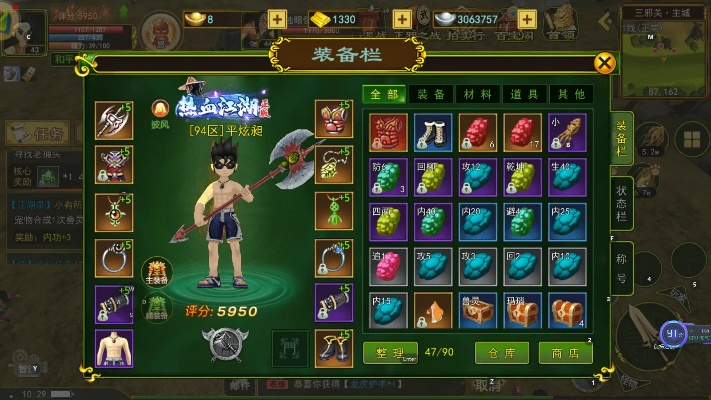The width and height of the screenshot is (711, 400).
Task: Open the 状态栏 side tab
Action: [x=622, y=200]
